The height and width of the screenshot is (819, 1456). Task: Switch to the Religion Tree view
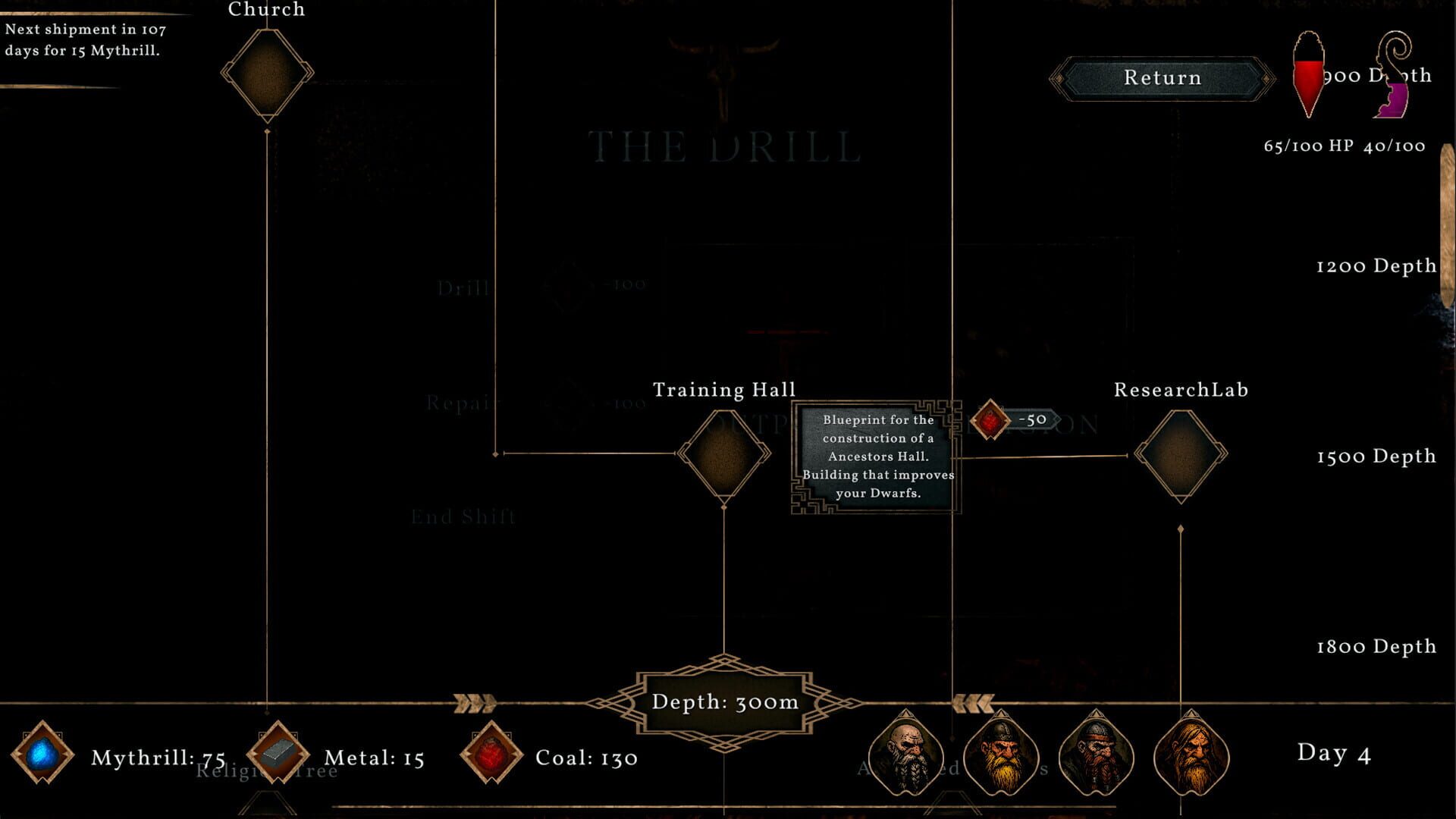point(267,771)
